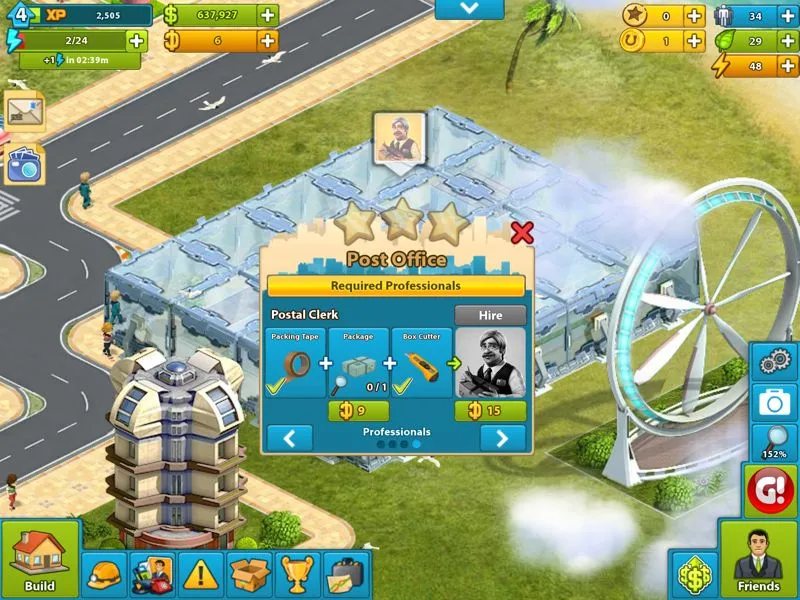This screenshot has height=600, width=800.
Task: Open the settings gears
Action: click(775, 361)
